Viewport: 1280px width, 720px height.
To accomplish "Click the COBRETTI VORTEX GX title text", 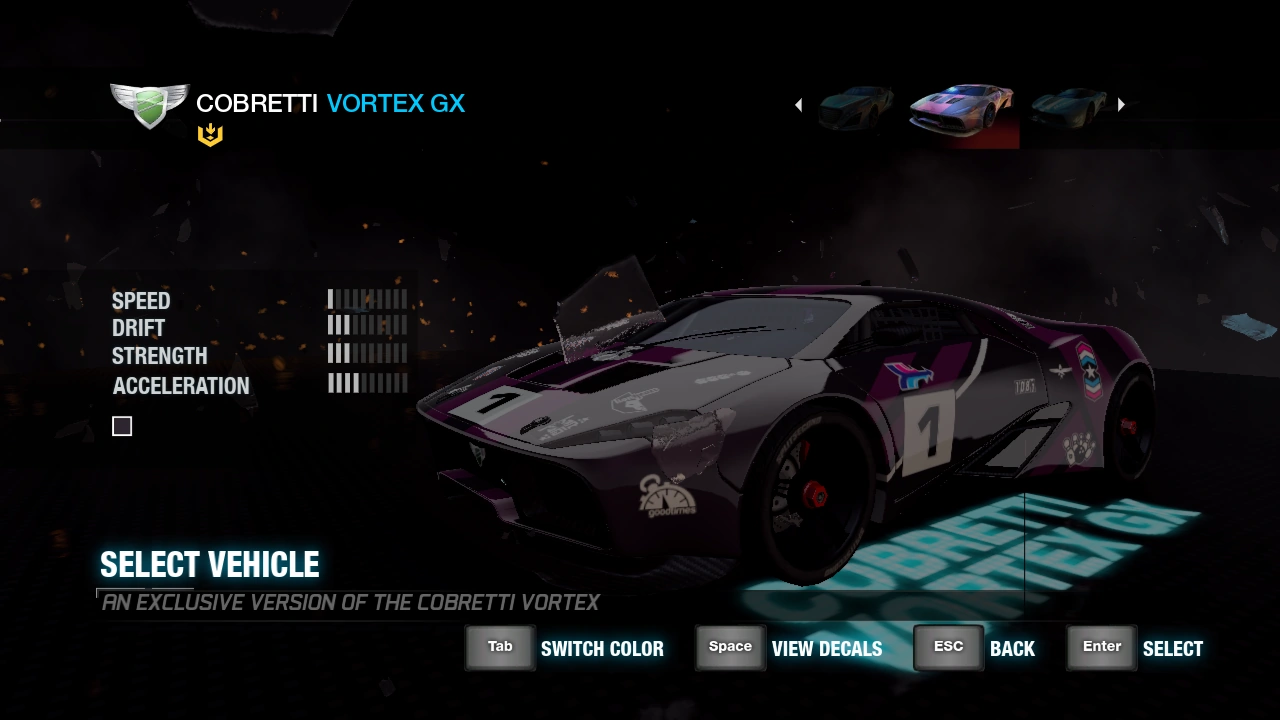I will pyautogui.click(x=330, y=103).
